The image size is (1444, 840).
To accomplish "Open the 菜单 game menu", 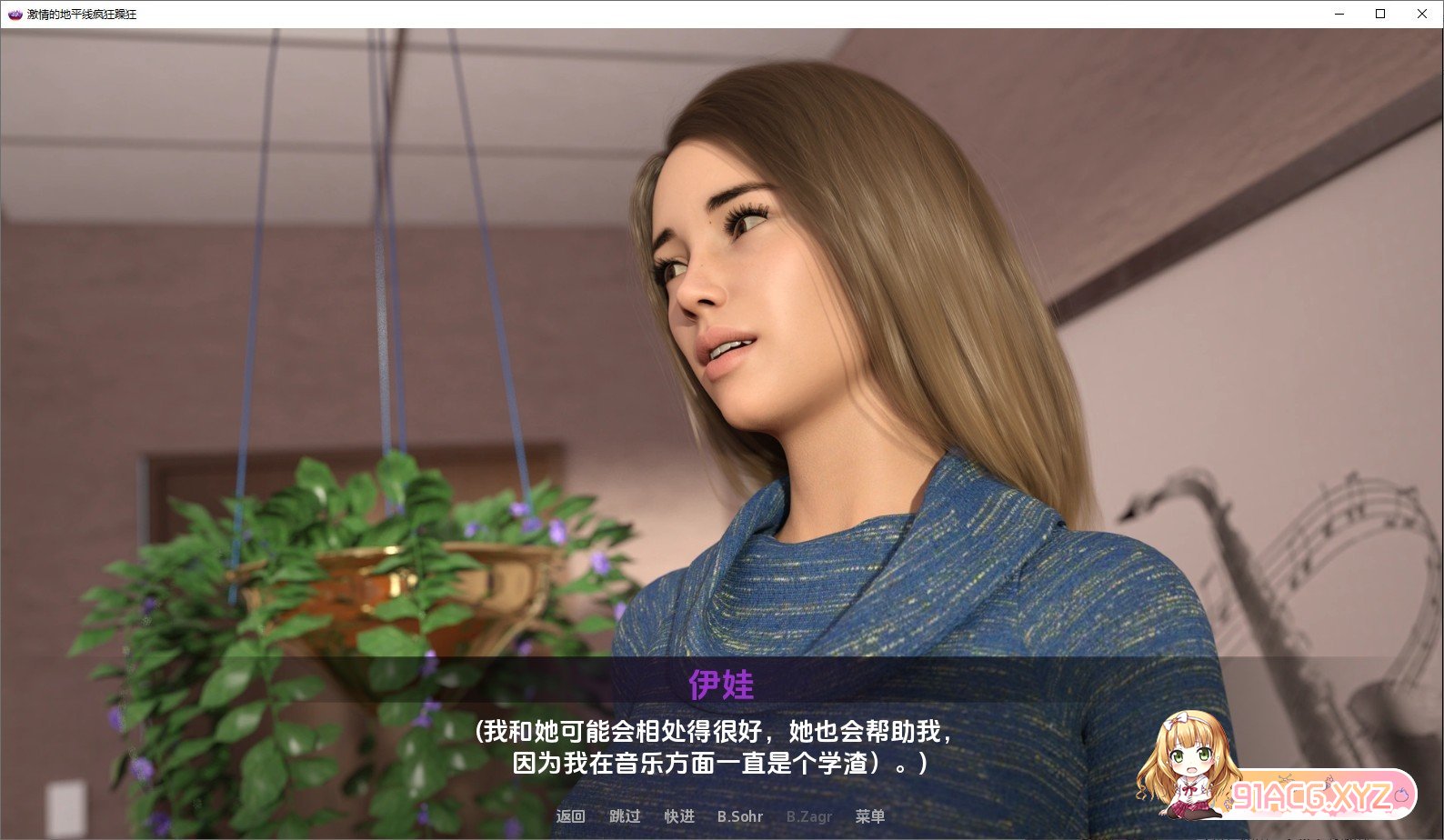I will point(869,816).
